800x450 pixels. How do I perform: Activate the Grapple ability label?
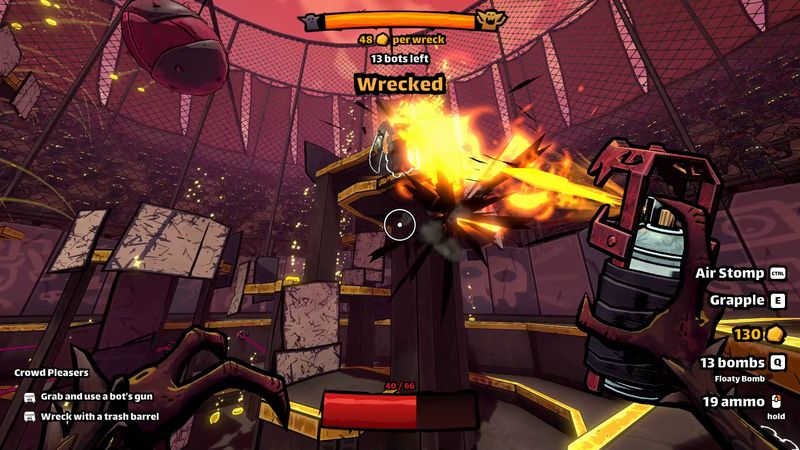(738, 300)
